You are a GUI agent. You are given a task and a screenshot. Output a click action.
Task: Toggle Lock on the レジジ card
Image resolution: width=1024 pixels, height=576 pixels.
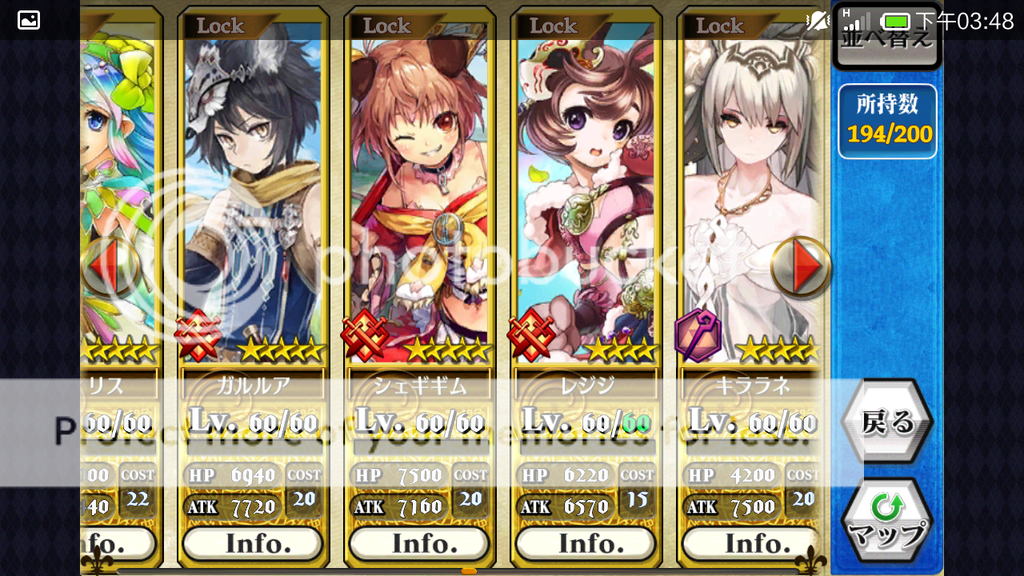[x=552, y=25]
